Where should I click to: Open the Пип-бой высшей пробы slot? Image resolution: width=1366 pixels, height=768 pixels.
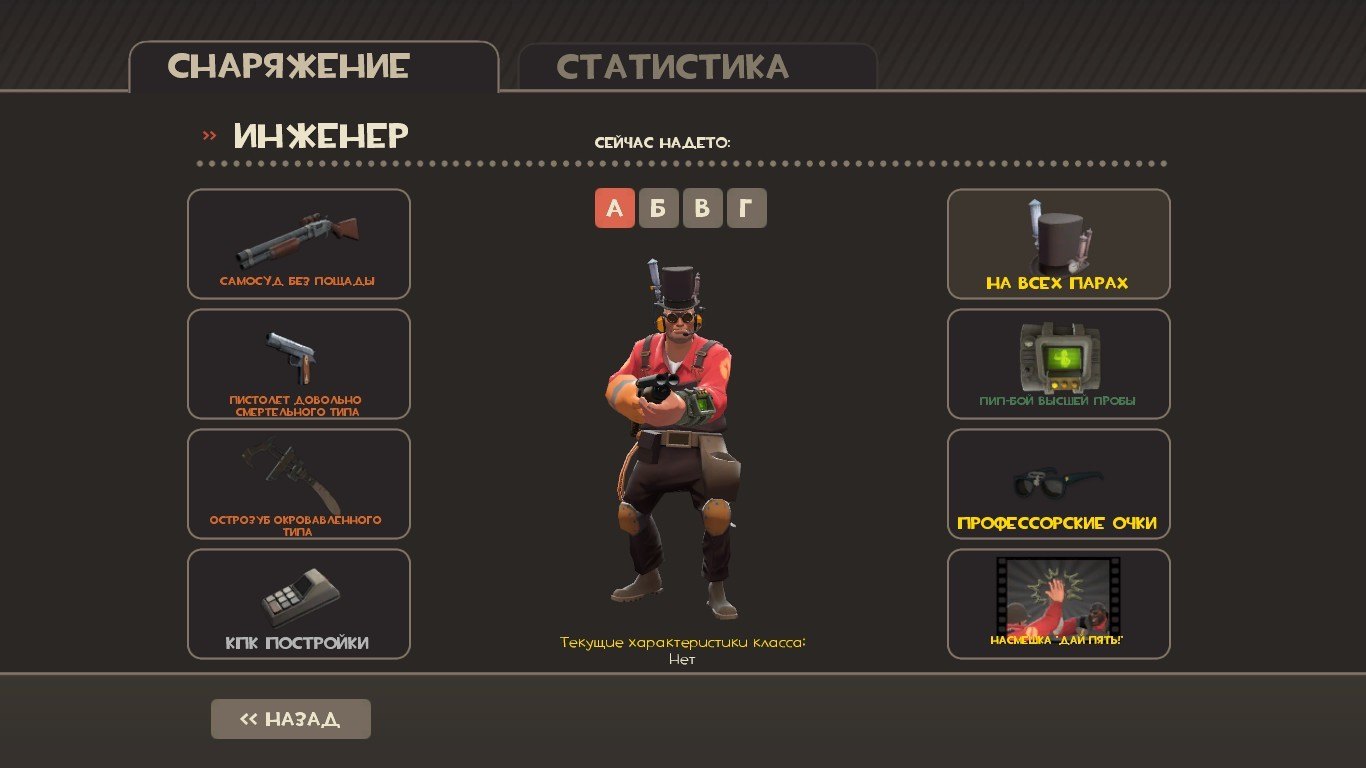tap(1058, 364)
